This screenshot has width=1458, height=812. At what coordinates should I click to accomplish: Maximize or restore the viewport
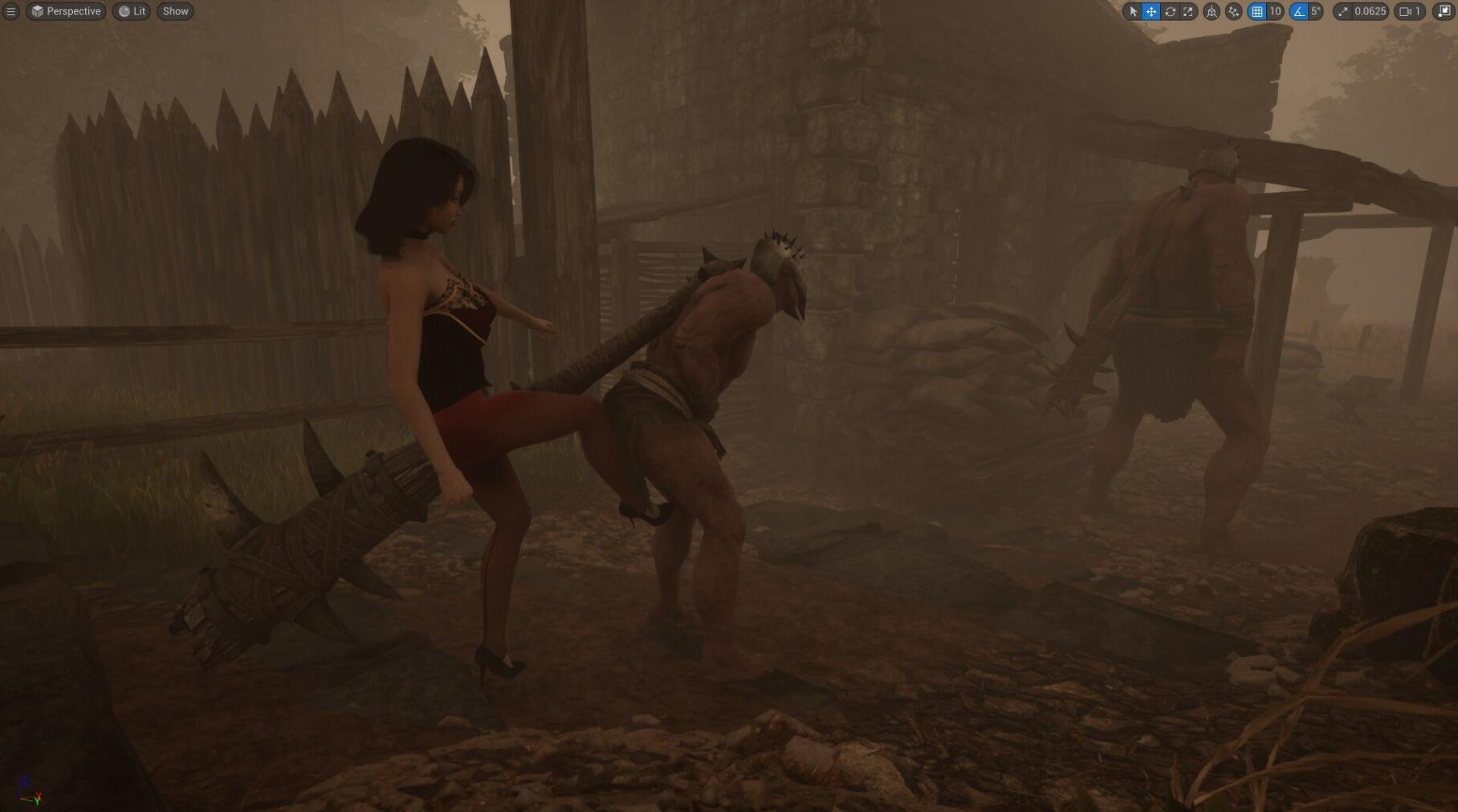click(1444, 11)
